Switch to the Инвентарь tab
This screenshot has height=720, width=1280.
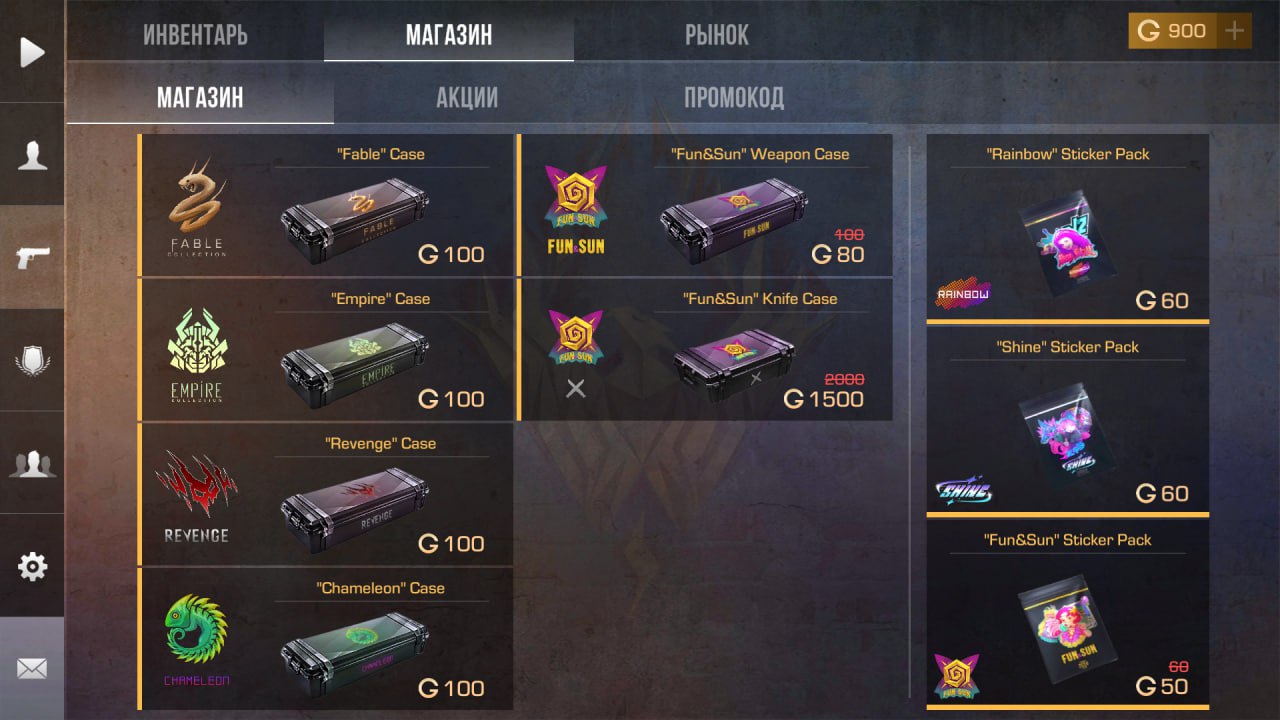[195, 36]
